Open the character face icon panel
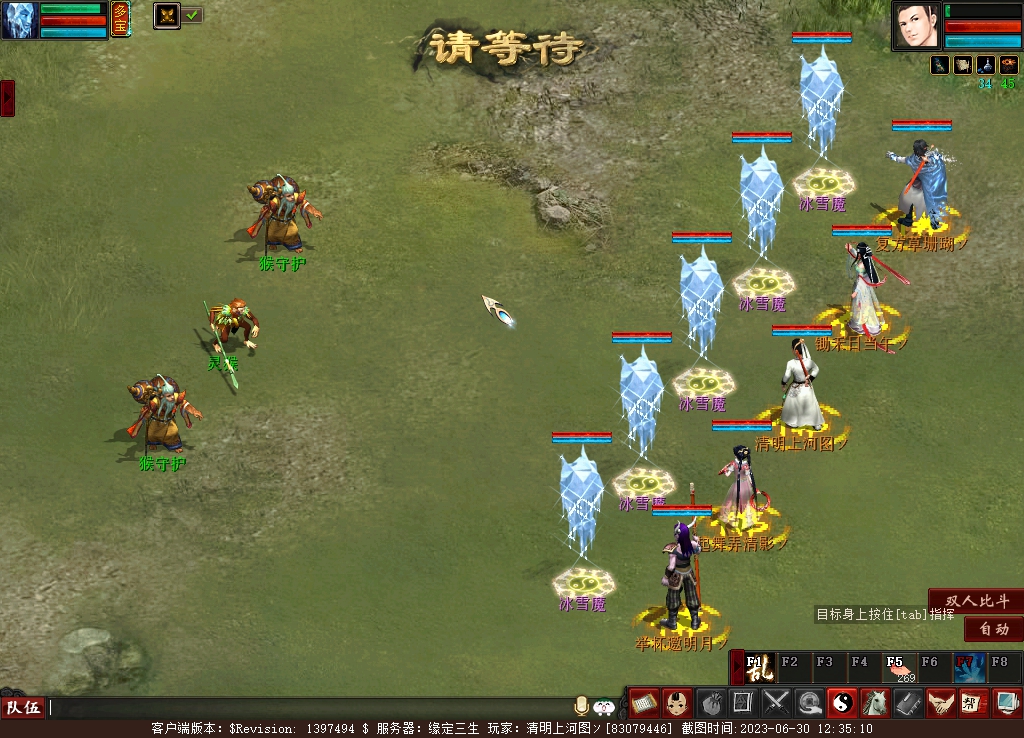Viewport: 1024px width, 738px height. click(677, 703)
